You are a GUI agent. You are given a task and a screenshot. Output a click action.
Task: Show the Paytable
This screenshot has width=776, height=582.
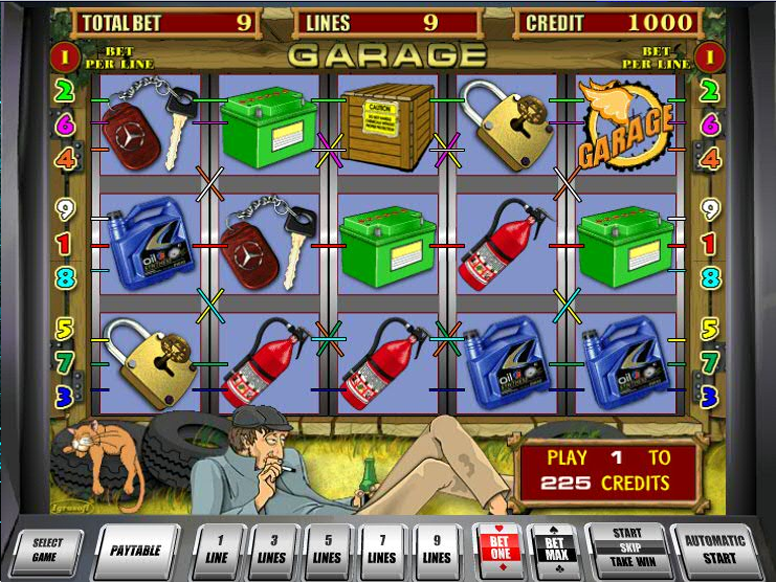pyautogui.click(x=137, y=549)
